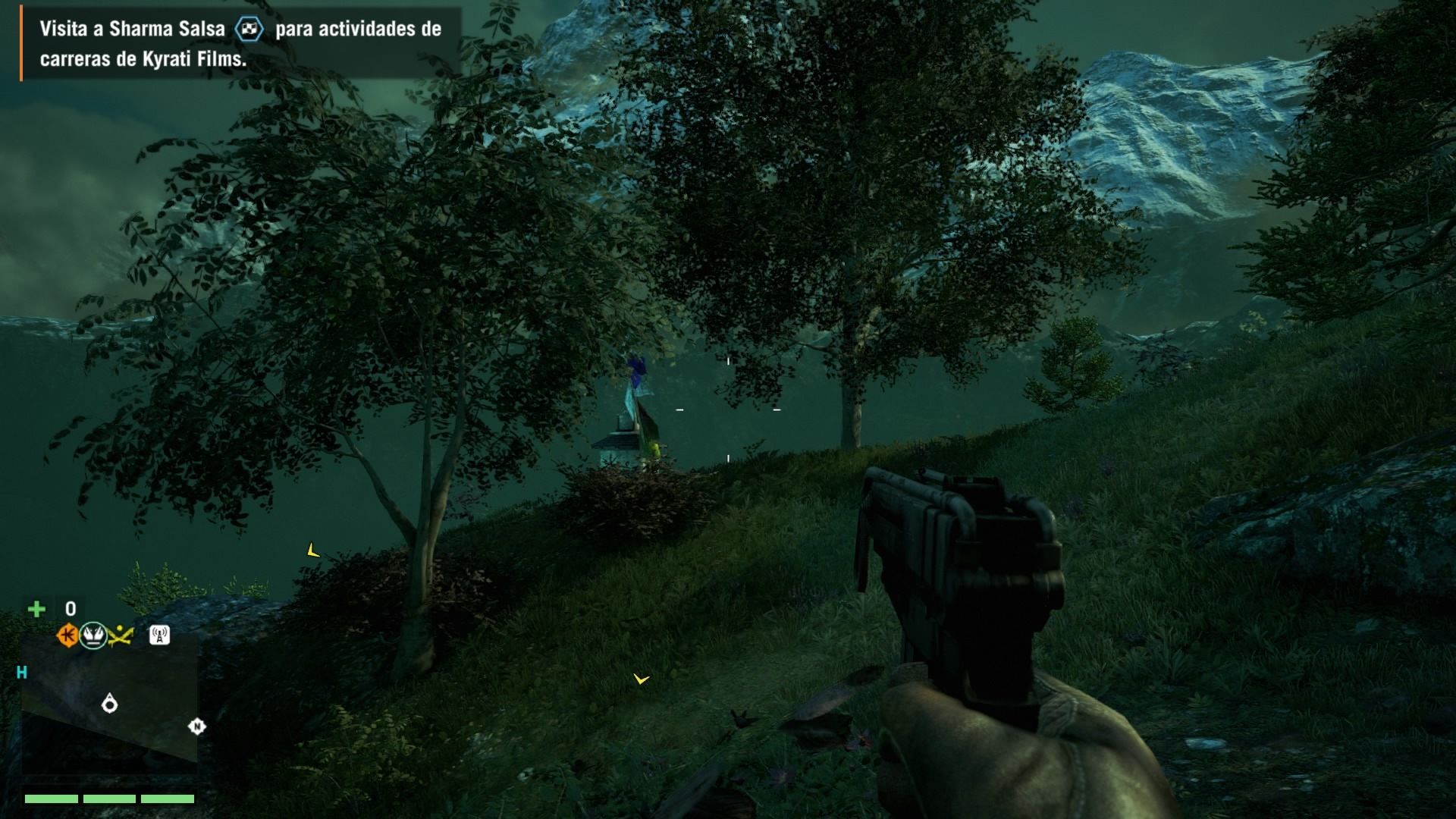Image resolution: width=1456 pixels, height=819 pixels.
Task: Click the checkered race icon in objective
Action: coord(249,30)
